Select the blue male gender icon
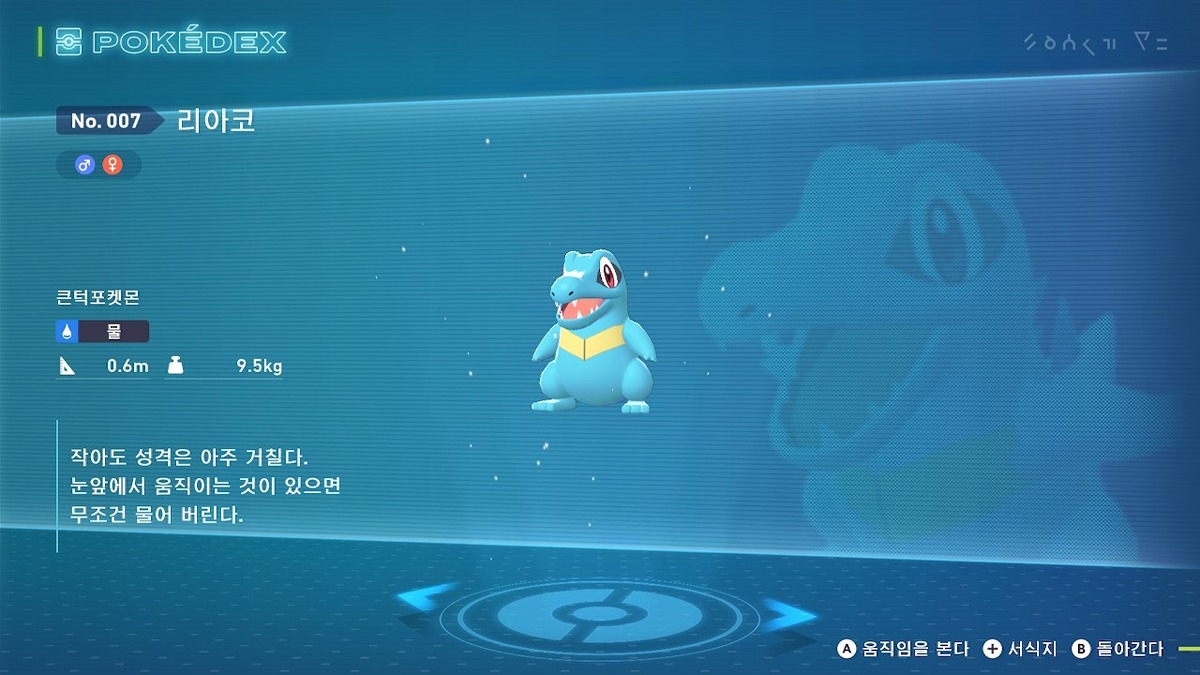1200x675 pixels. (x=85, y=165)
